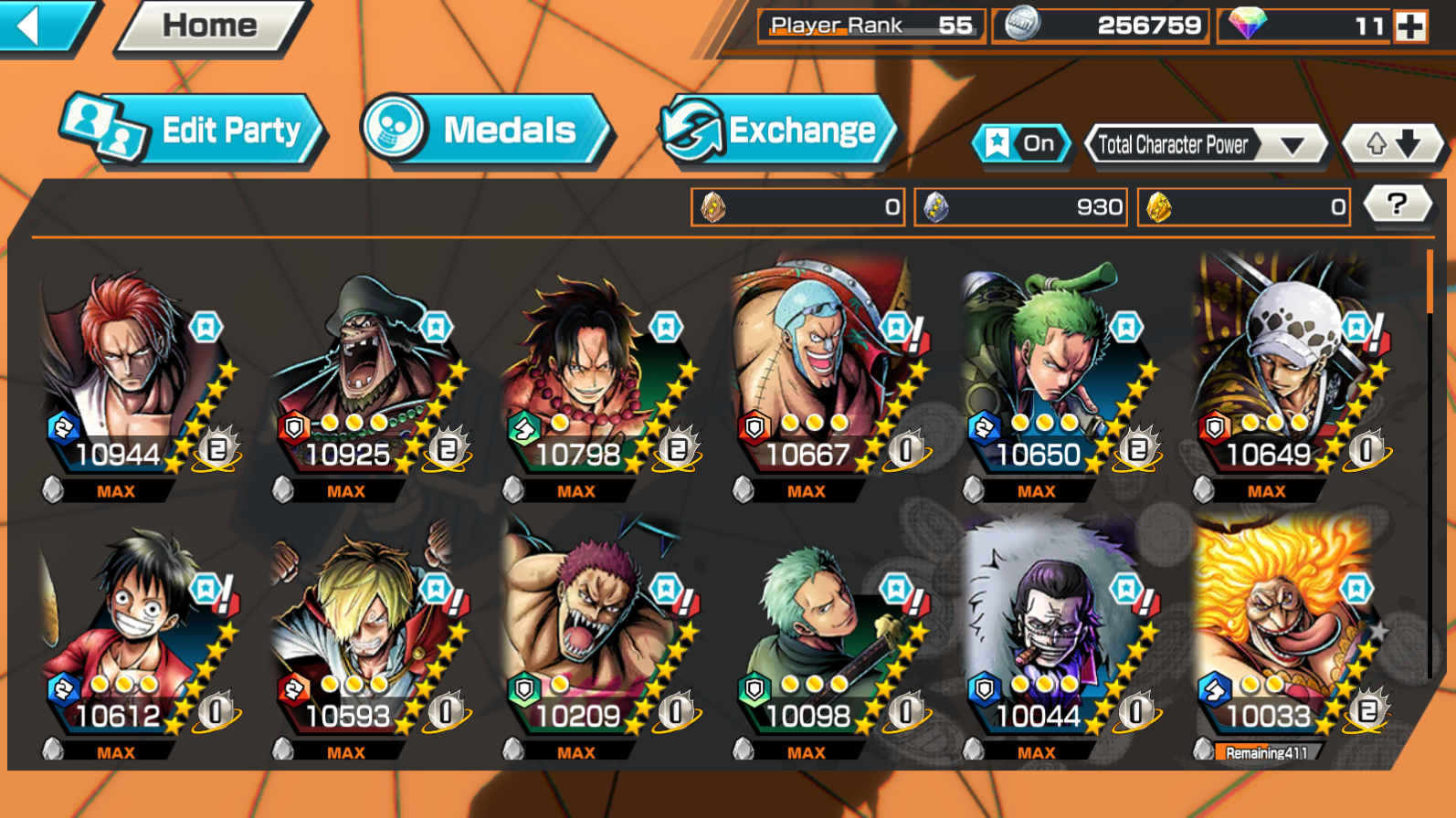This screenshot has height=818, width=1456.
Task: Open the "?" fragment help icon
Action: point(1399,205)
